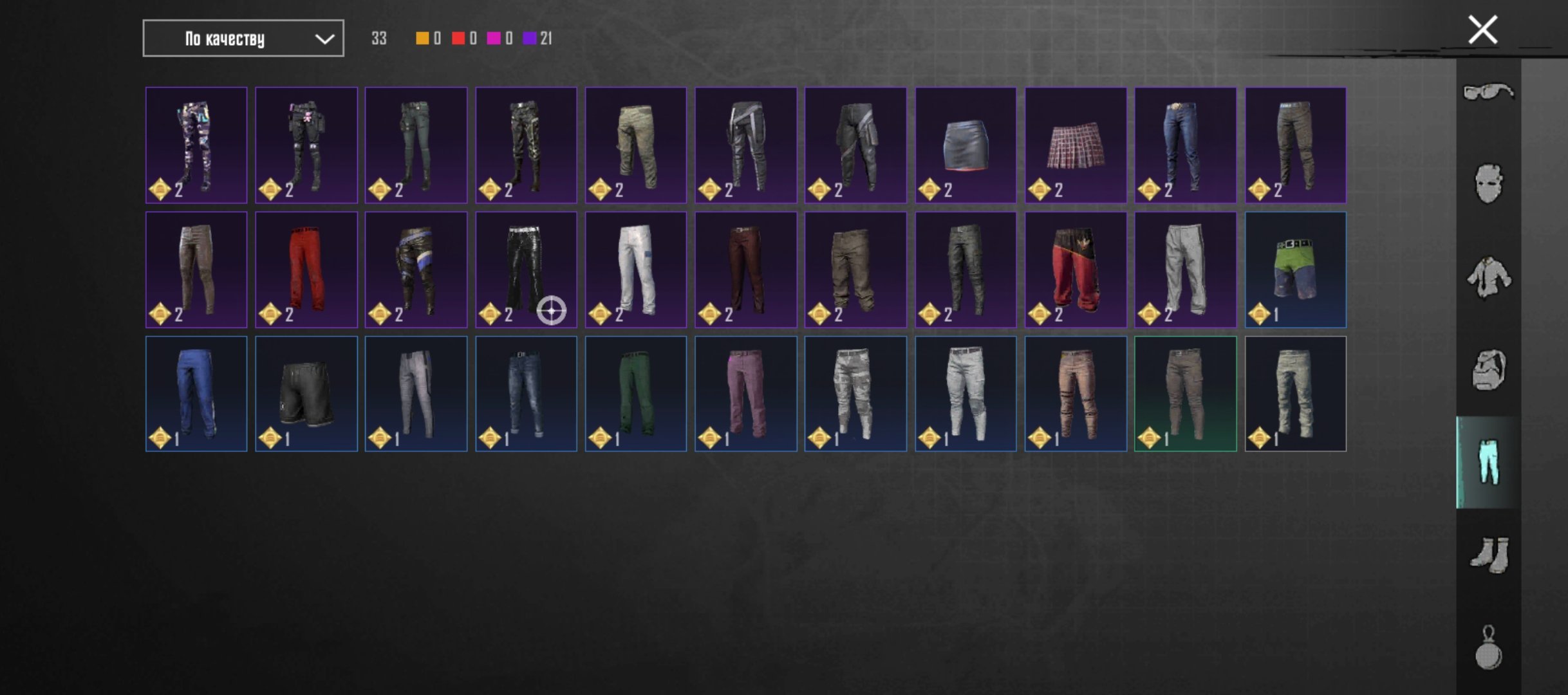
Task: Pick the brown pants in green-framed slot
Action: tap(1185, 394)
